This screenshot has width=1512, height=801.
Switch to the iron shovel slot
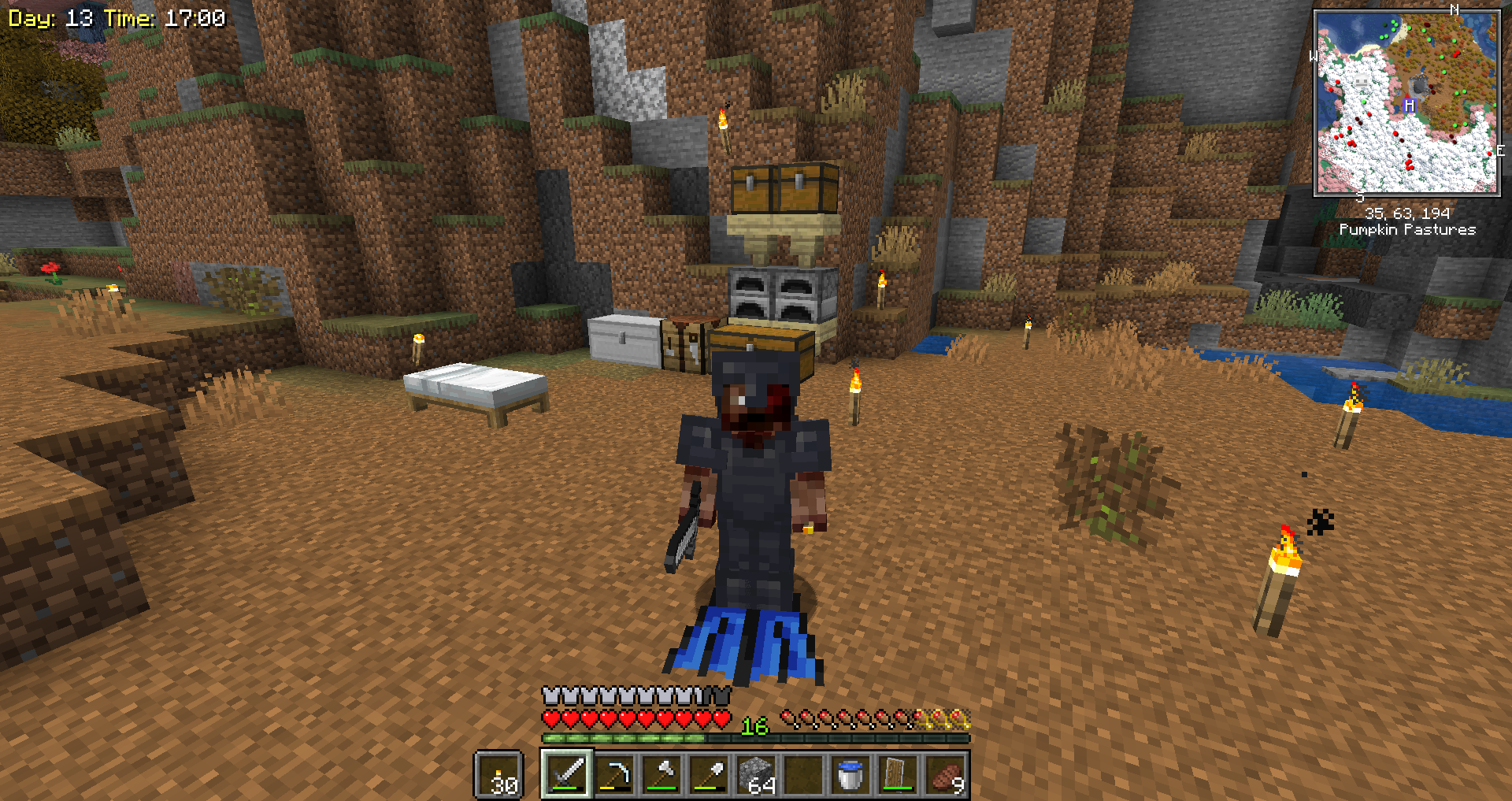pos(709,774)
